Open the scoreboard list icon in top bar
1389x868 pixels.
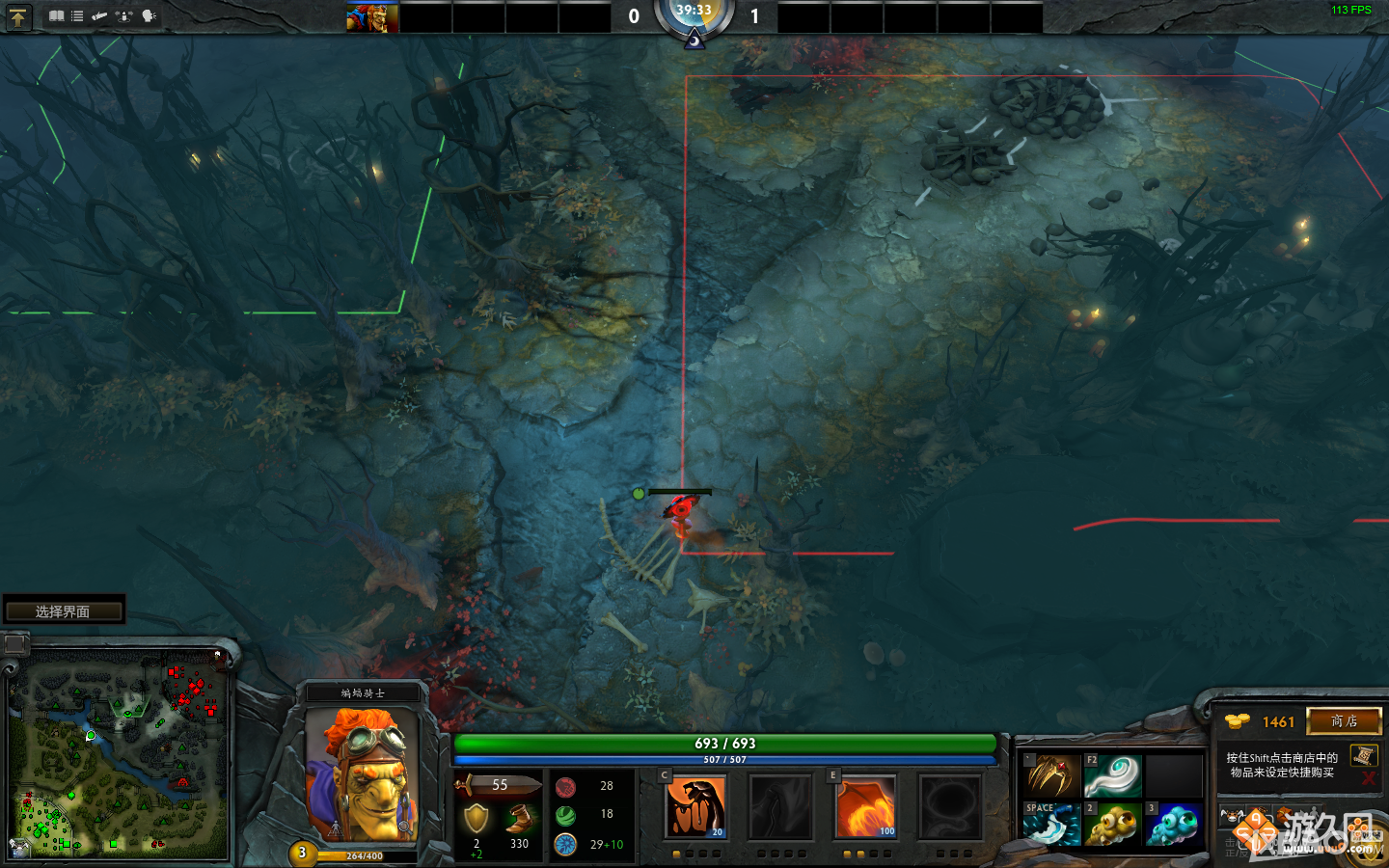coord(76,15)
